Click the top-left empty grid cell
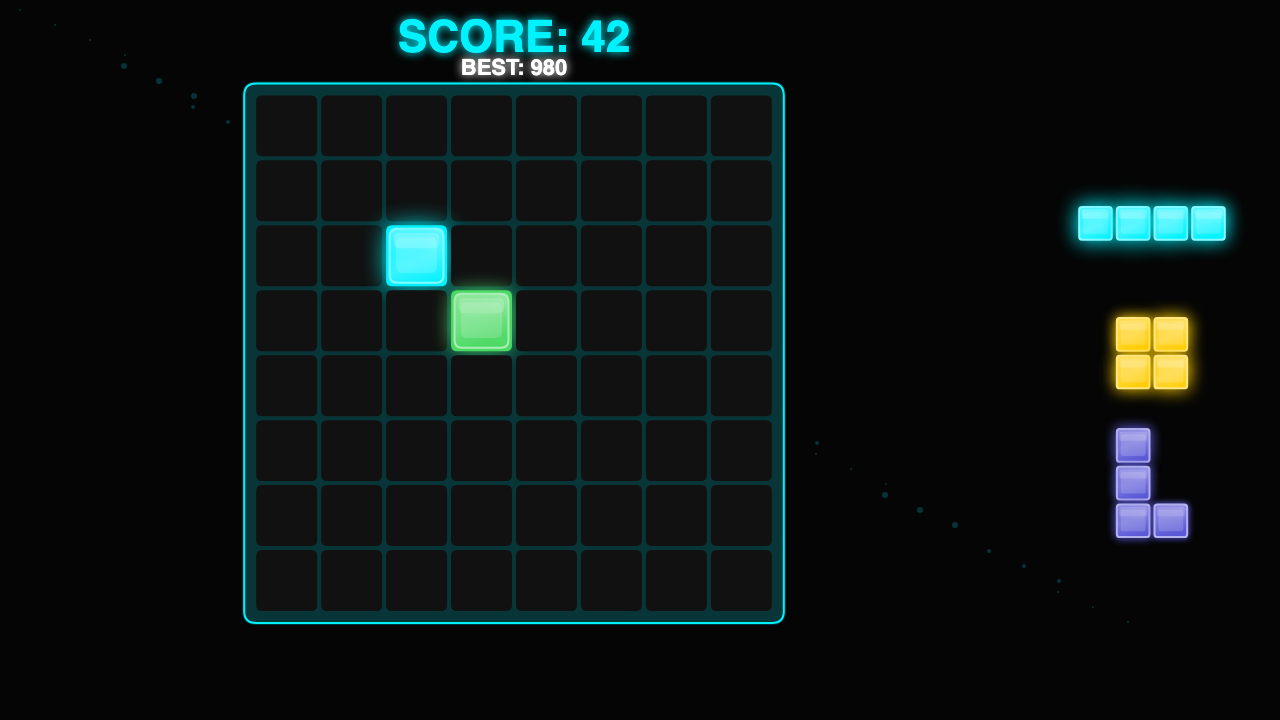 click(286, 126)
